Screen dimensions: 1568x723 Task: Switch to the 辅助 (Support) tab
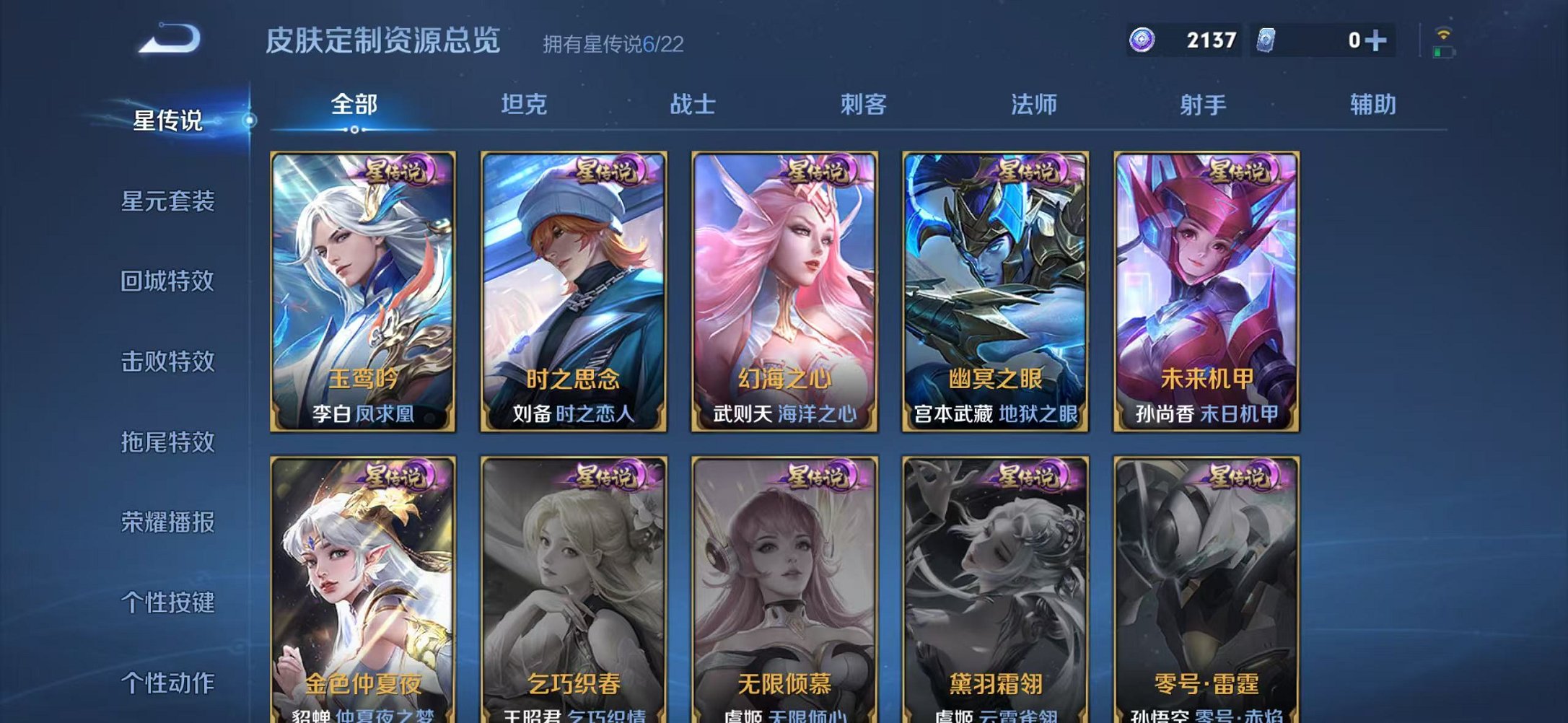(1371, 105)
